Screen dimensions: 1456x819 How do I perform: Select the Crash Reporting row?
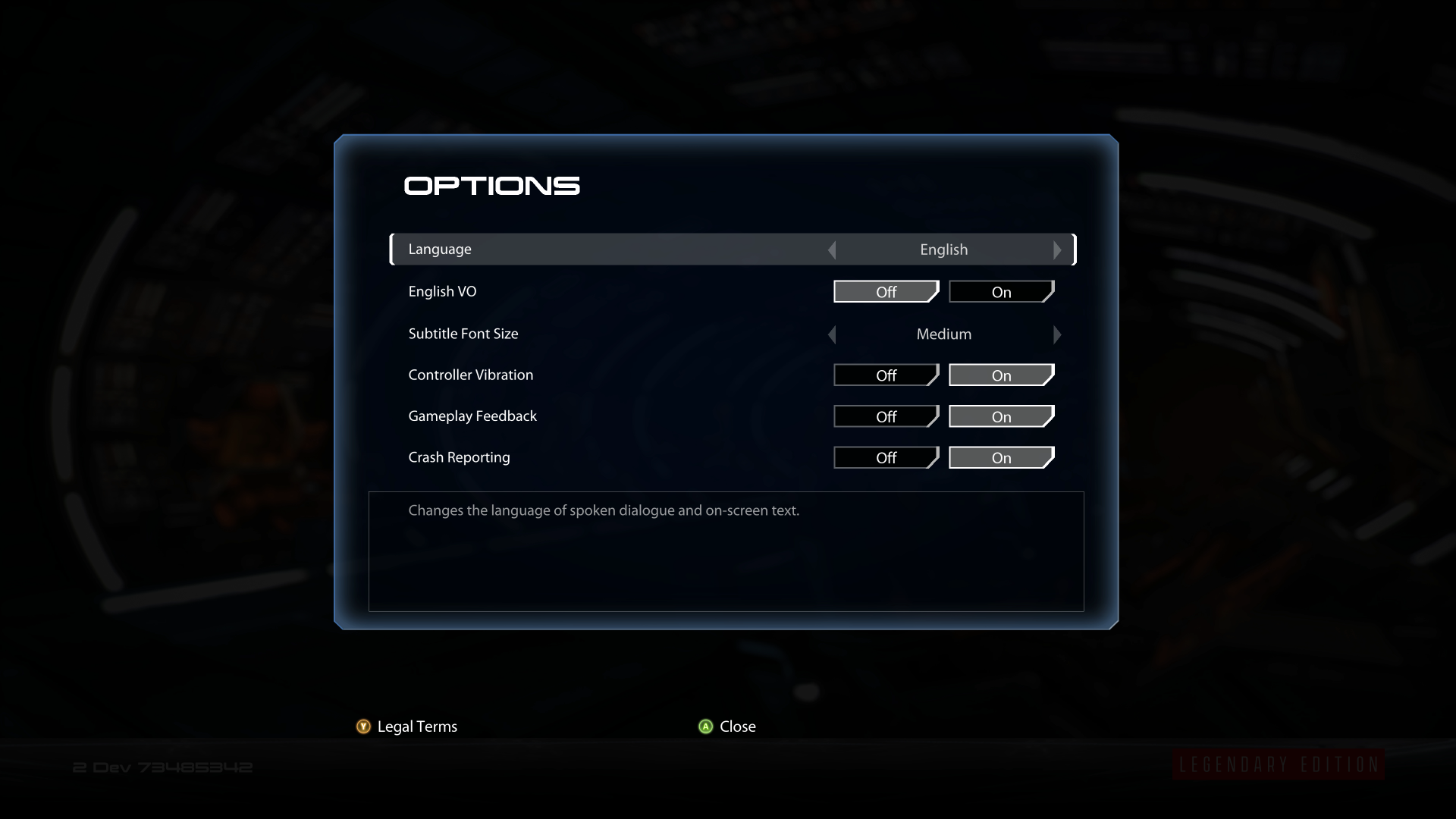(607, 457)
